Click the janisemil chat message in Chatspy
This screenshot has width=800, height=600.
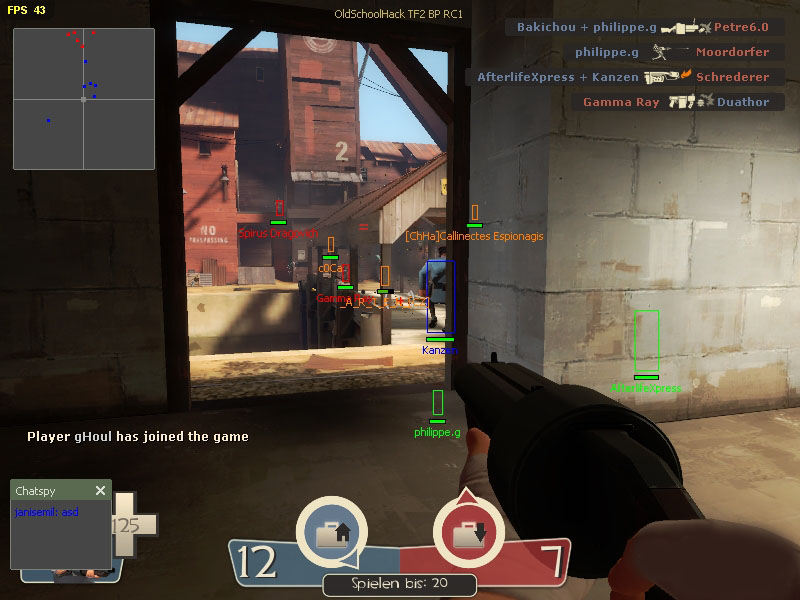(47, 512)
